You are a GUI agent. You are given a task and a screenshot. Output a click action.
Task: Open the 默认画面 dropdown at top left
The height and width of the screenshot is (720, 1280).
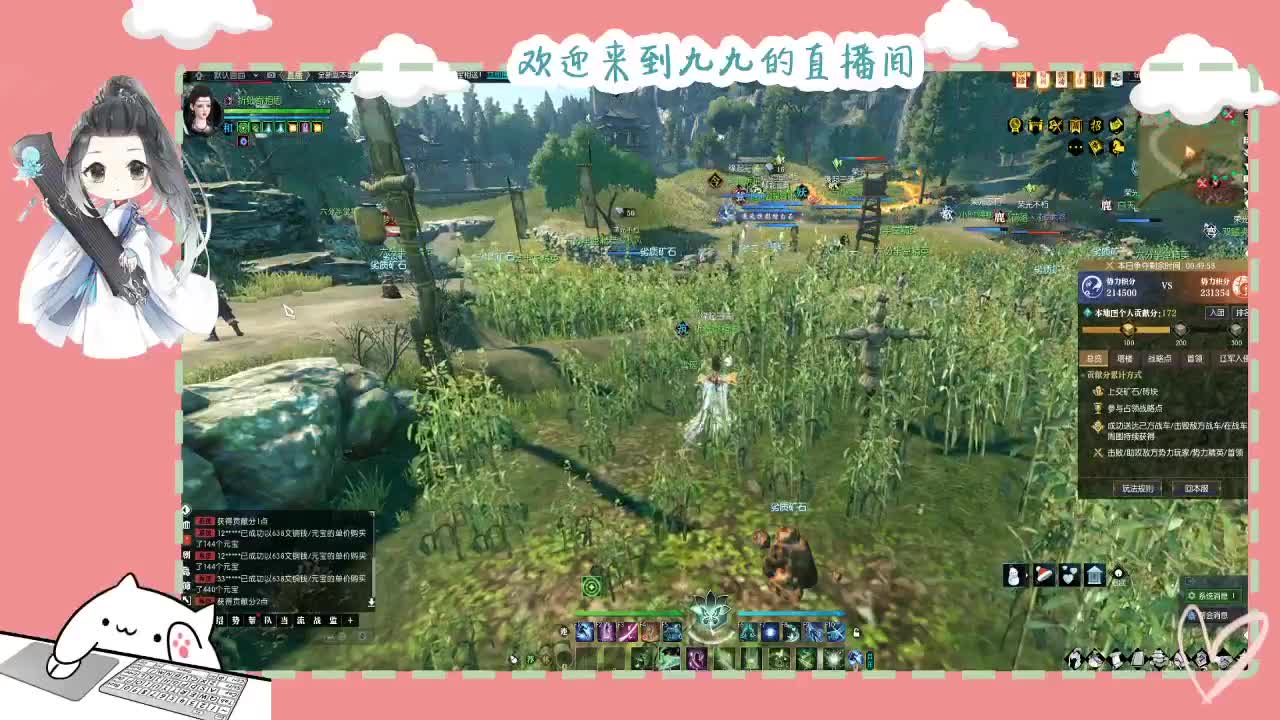226,73
